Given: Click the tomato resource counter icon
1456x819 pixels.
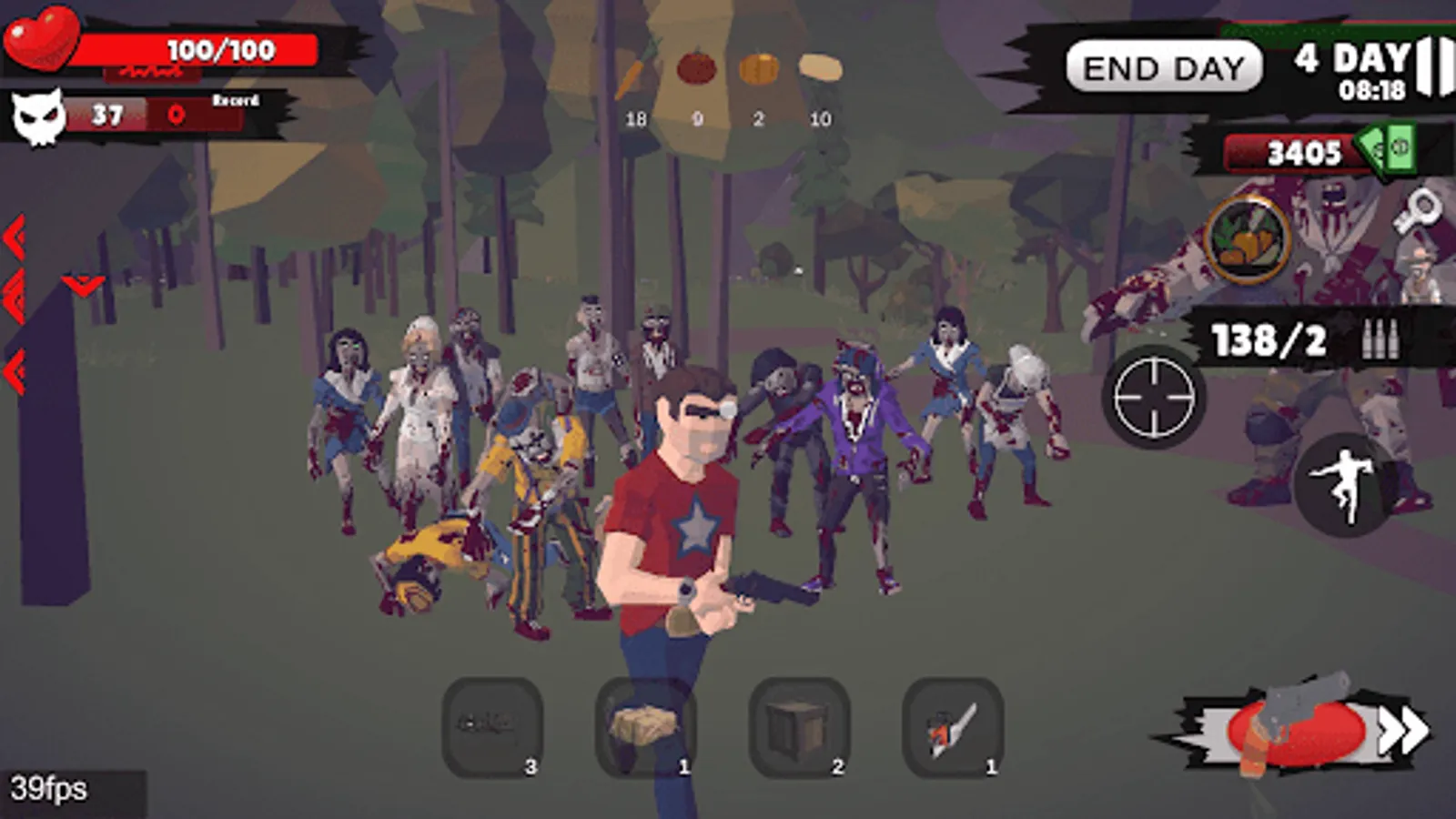Looking at the screenshot, I should (695, 66).
